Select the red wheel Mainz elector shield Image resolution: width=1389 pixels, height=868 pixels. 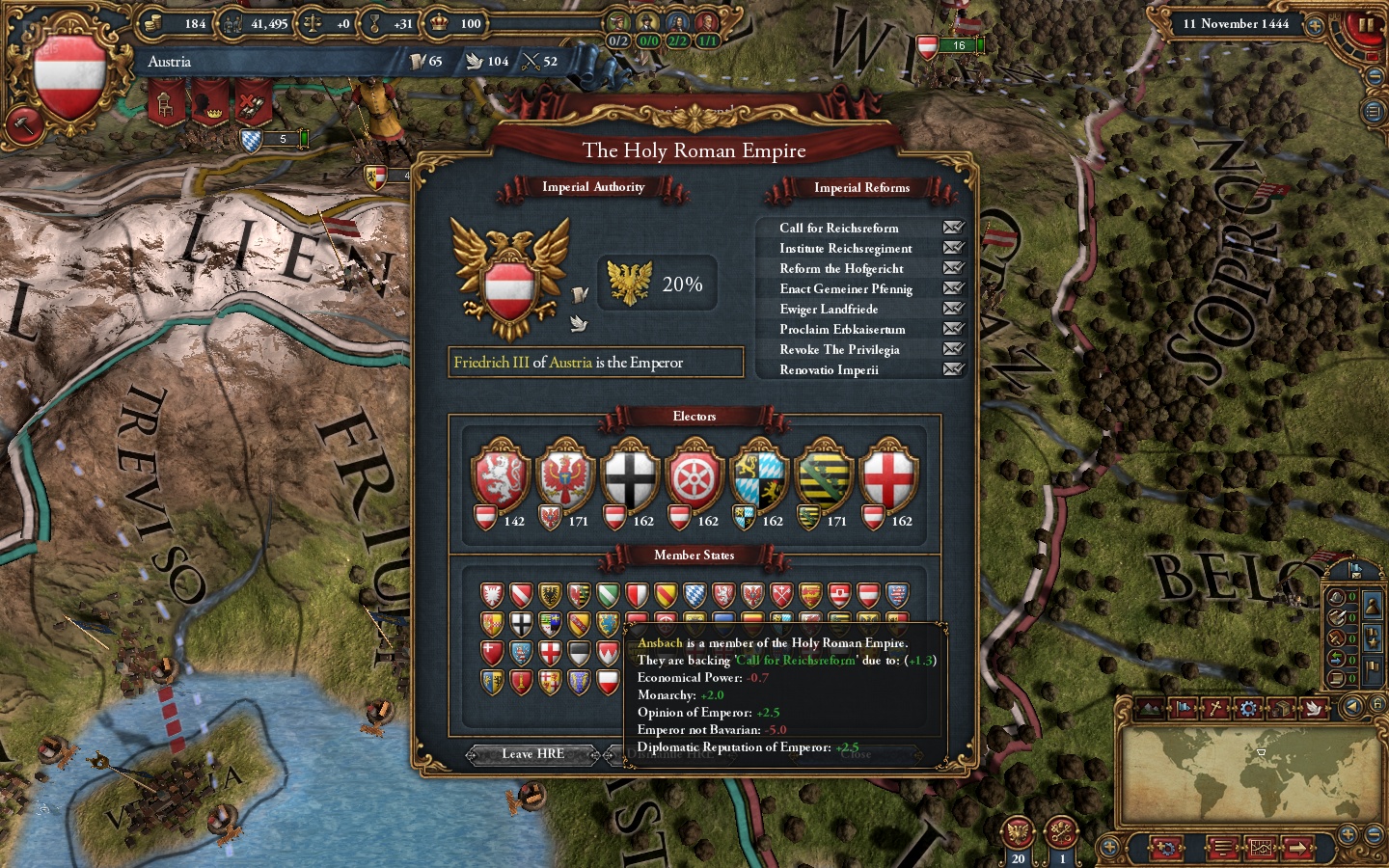pyautogui.click(x=694, y=475)
